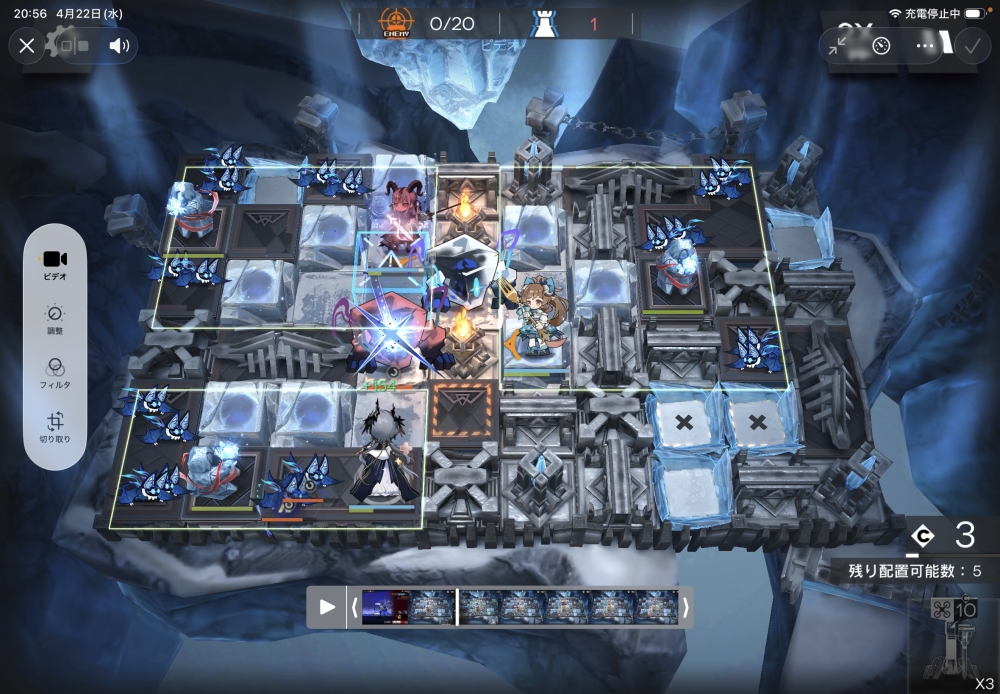Open the 調整 adjustment tool
This screenshot has height=694, width=1000.
pyautogui.click(x=55, y=318)
